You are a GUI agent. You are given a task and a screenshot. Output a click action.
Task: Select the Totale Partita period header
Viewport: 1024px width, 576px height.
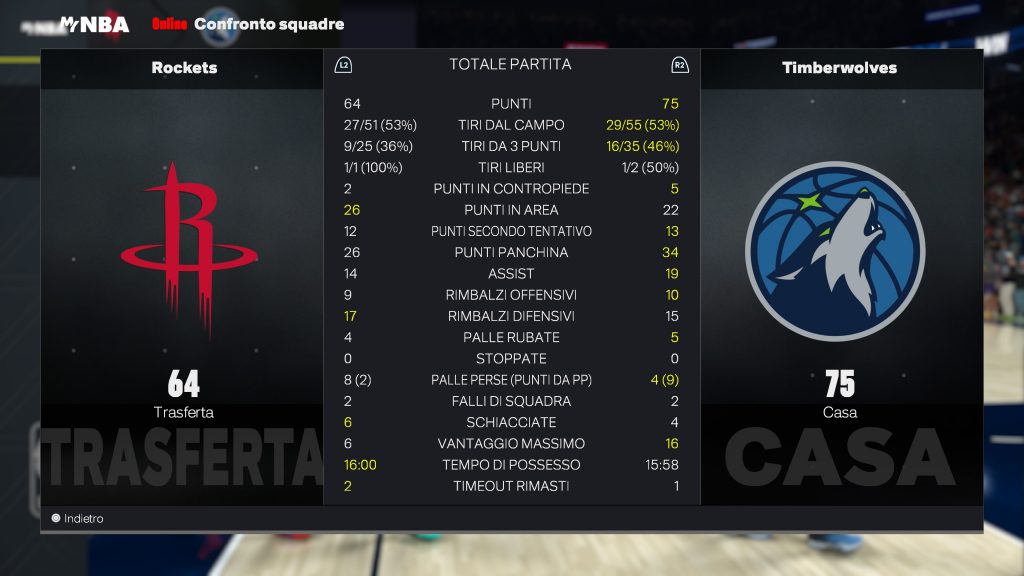coord(510,65)
